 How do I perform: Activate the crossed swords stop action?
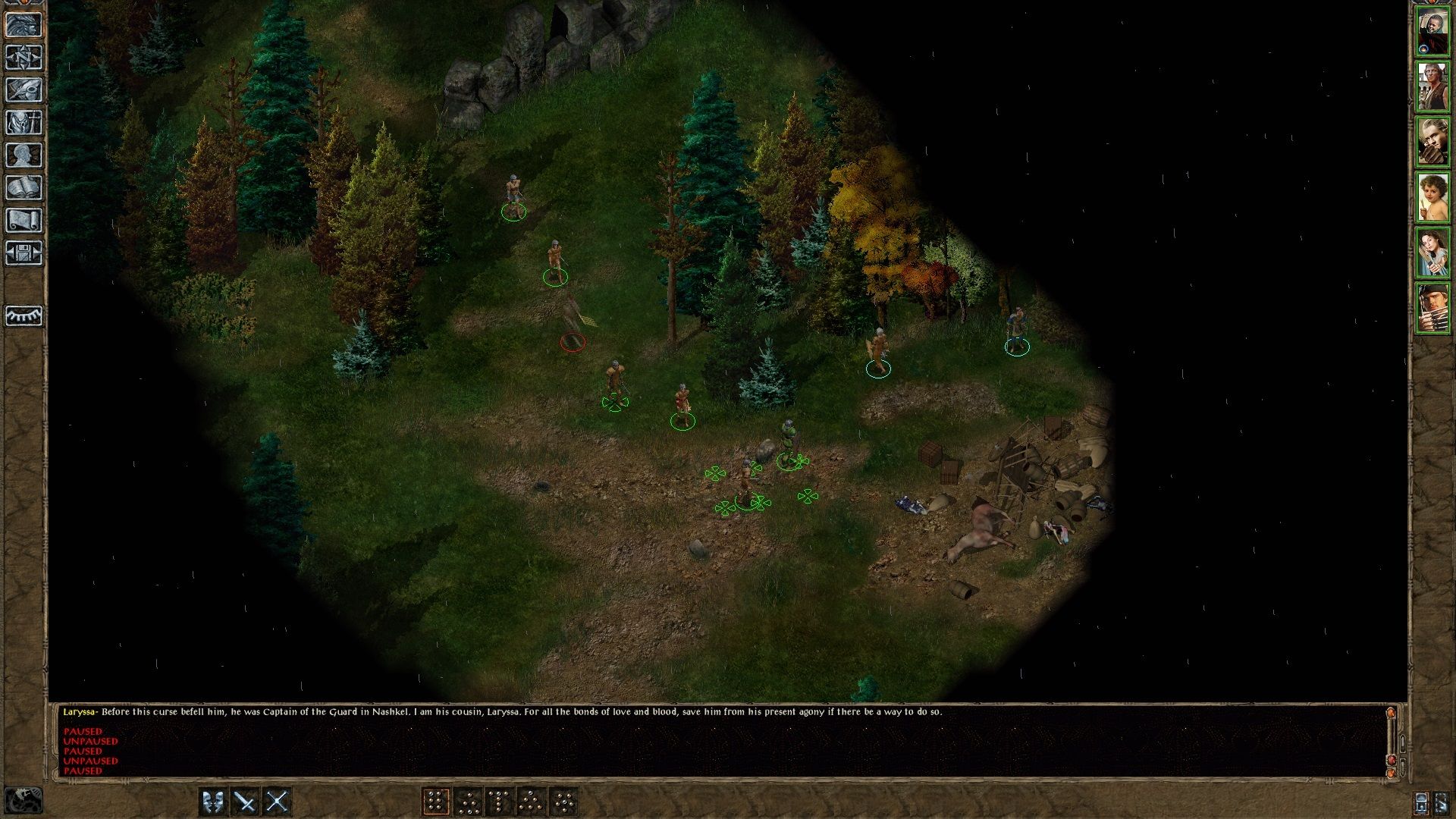point(277,802)
